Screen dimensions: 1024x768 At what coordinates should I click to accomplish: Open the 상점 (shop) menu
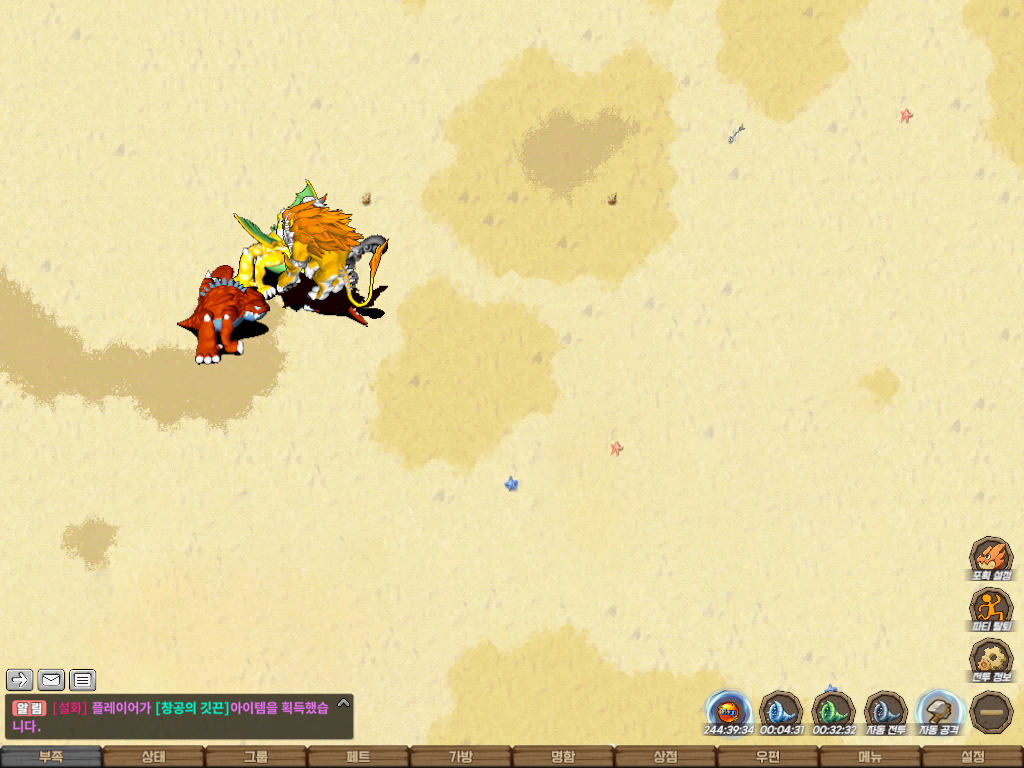(665, 757)
